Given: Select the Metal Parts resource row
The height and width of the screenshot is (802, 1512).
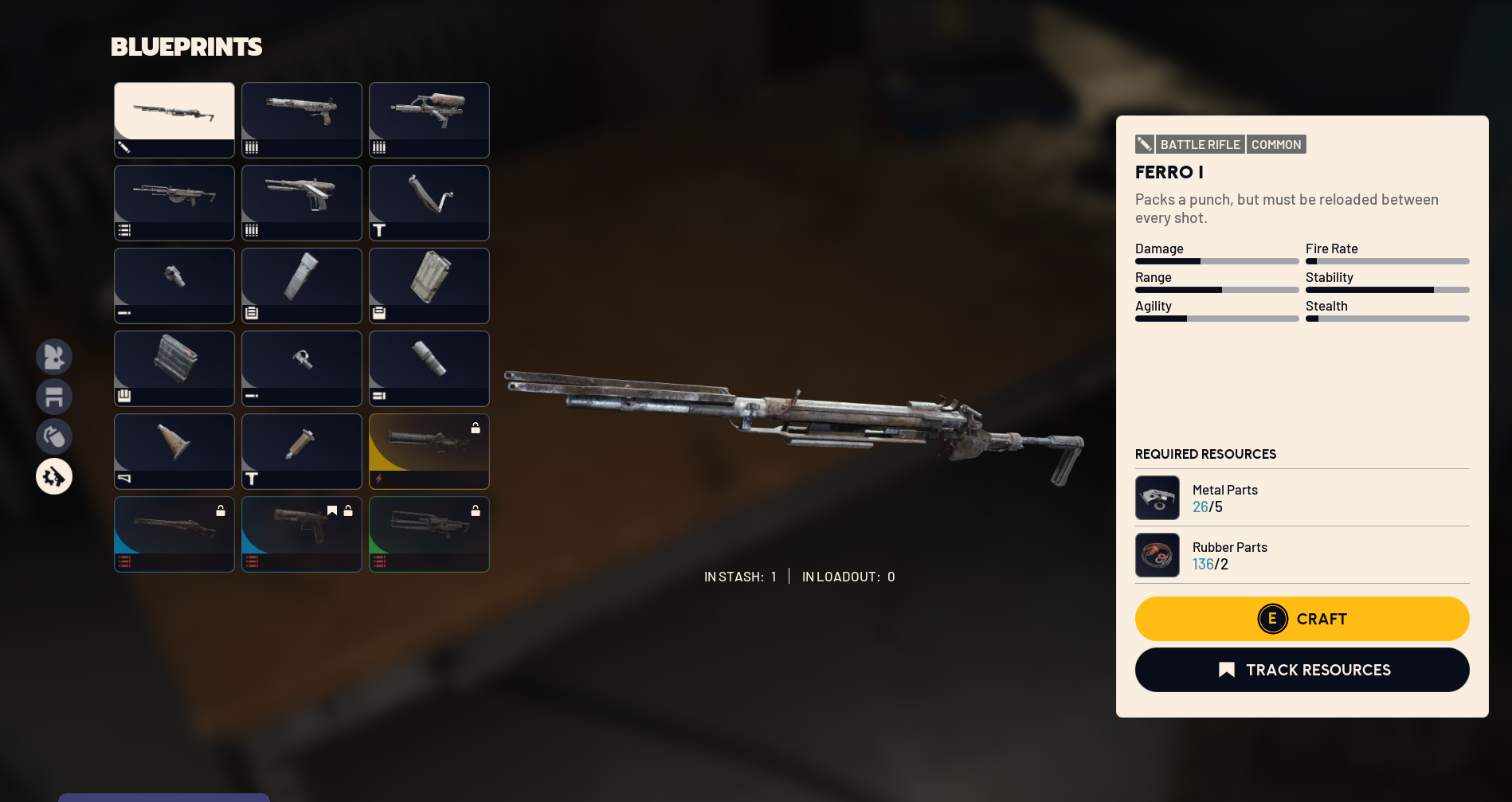Looking at the screenshot, I should tap(1302, 498).
